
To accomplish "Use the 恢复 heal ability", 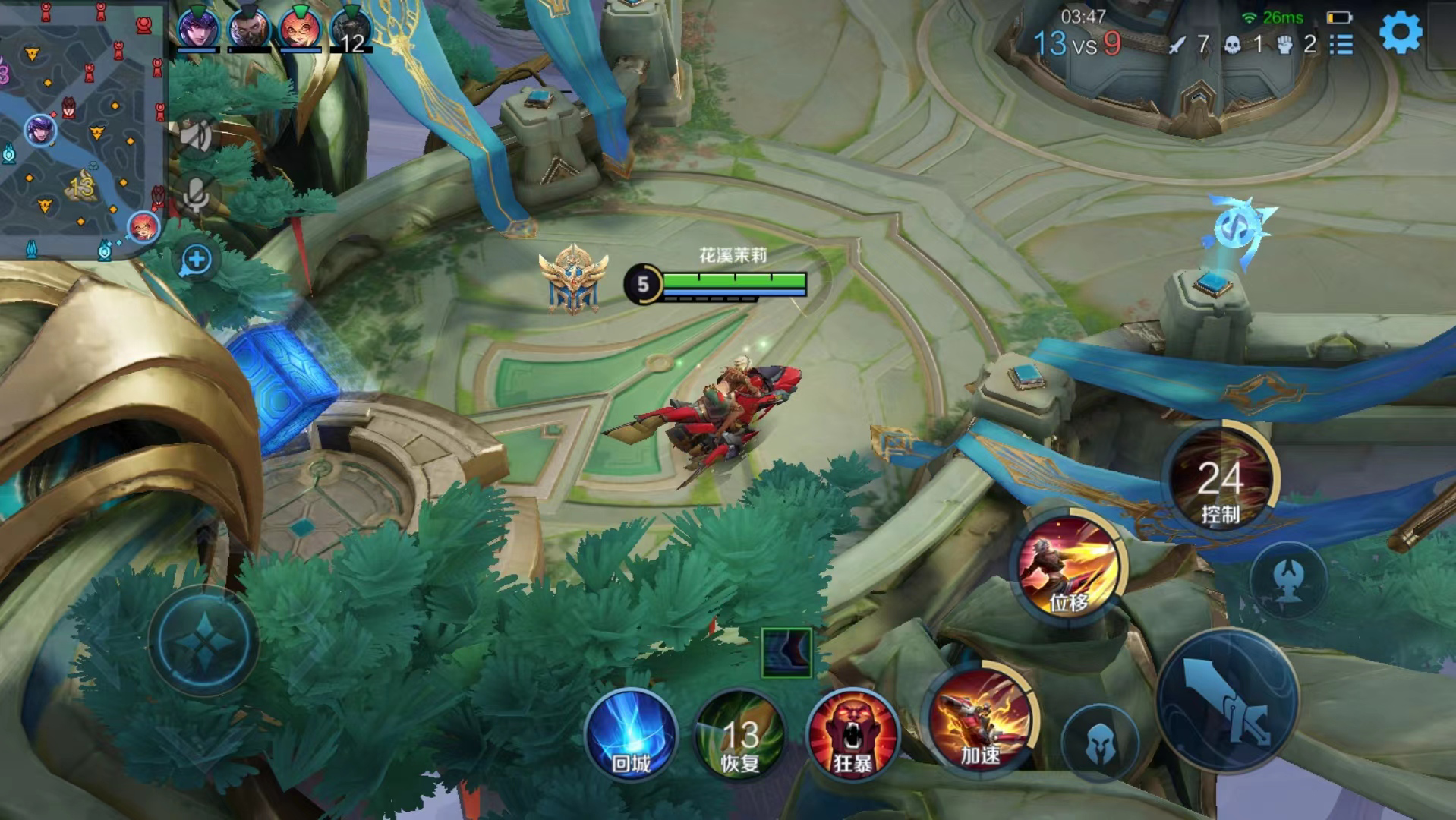I will tap(739, 735).
